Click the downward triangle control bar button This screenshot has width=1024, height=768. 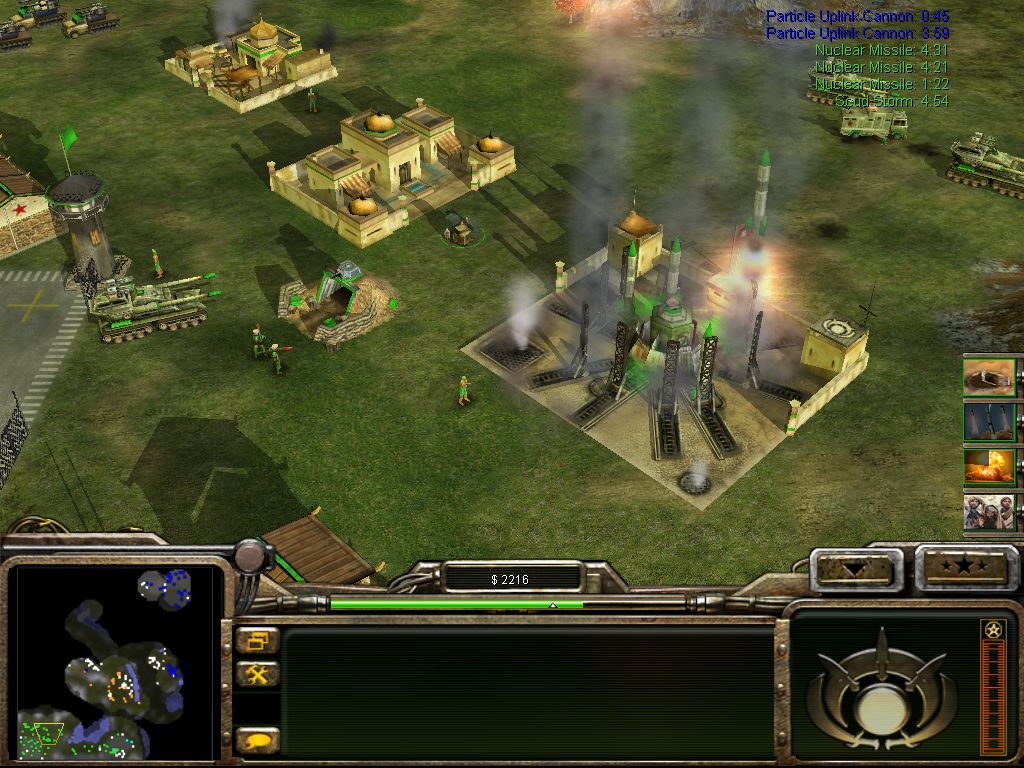(855, 569)
